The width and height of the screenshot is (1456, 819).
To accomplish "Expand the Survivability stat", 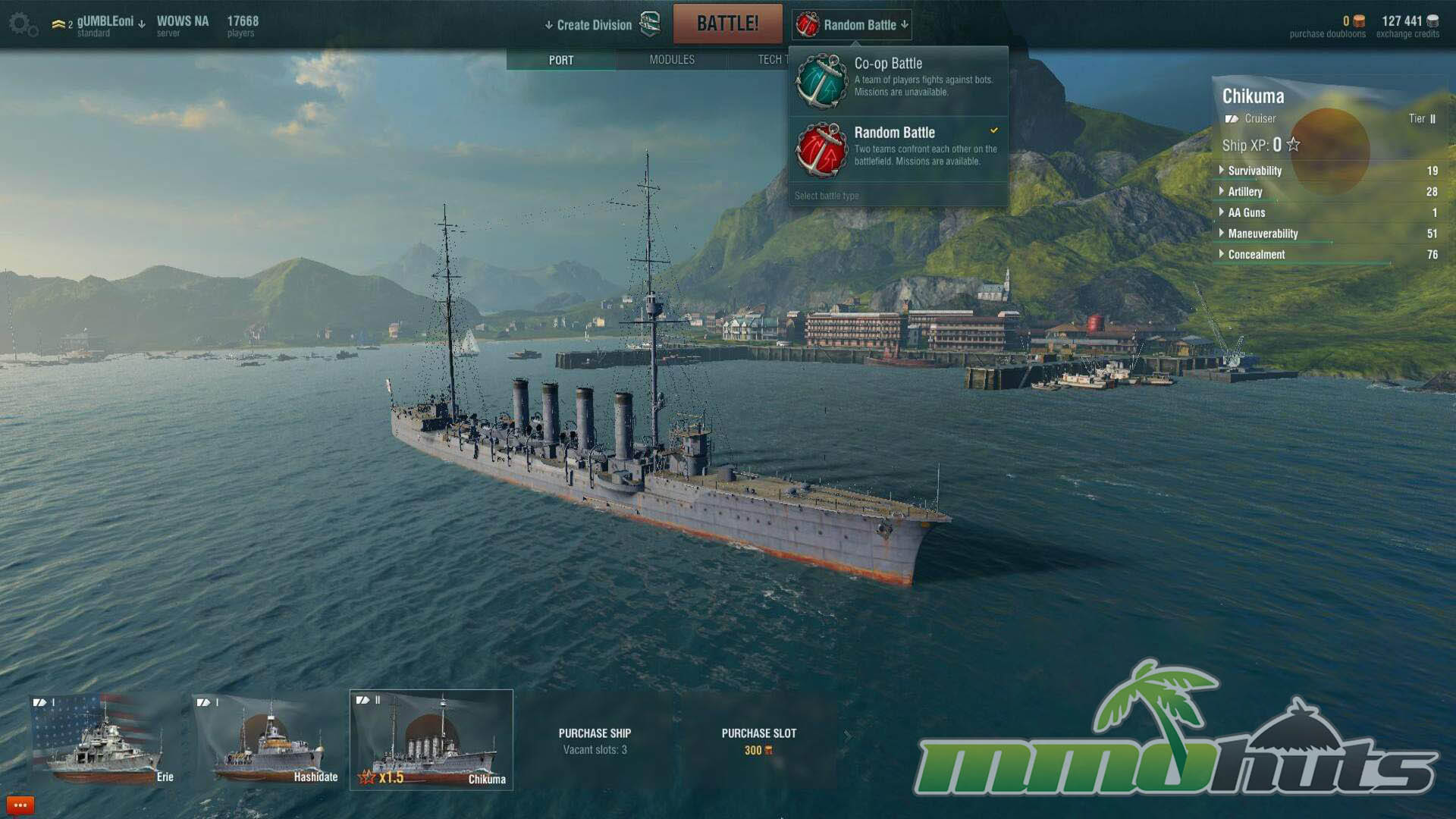I will coord(1254,171).
